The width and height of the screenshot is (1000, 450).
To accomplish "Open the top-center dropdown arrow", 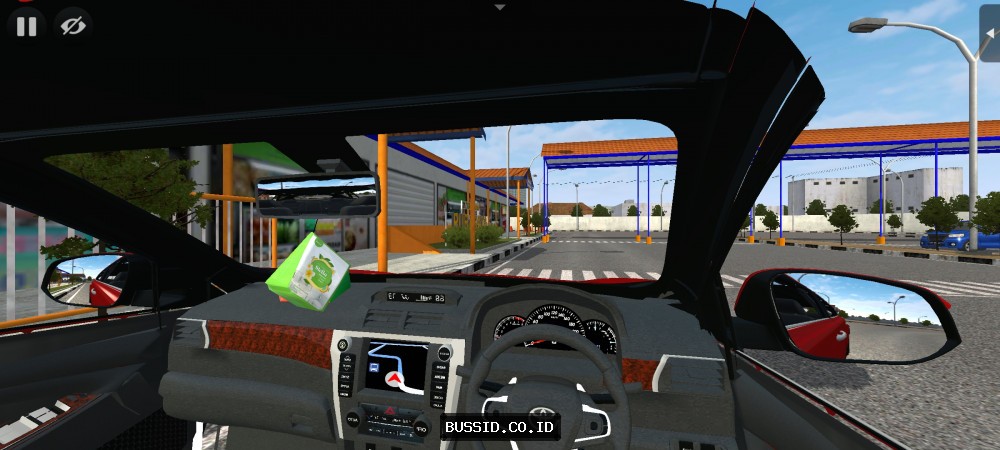I will coord(500,6).
